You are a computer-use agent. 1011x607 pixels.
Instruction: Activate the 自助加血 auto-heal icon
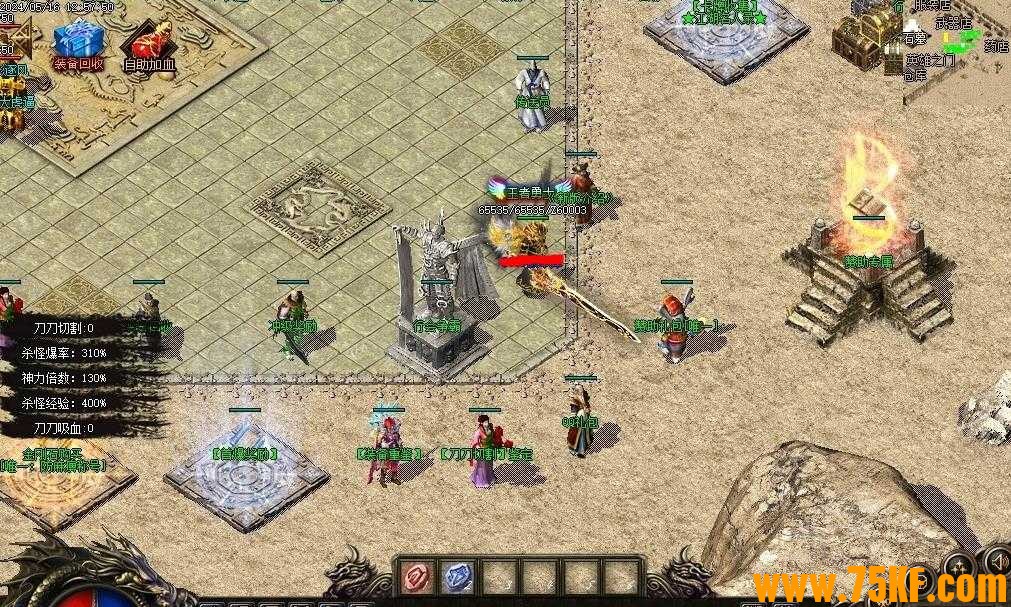coord(150,42)
